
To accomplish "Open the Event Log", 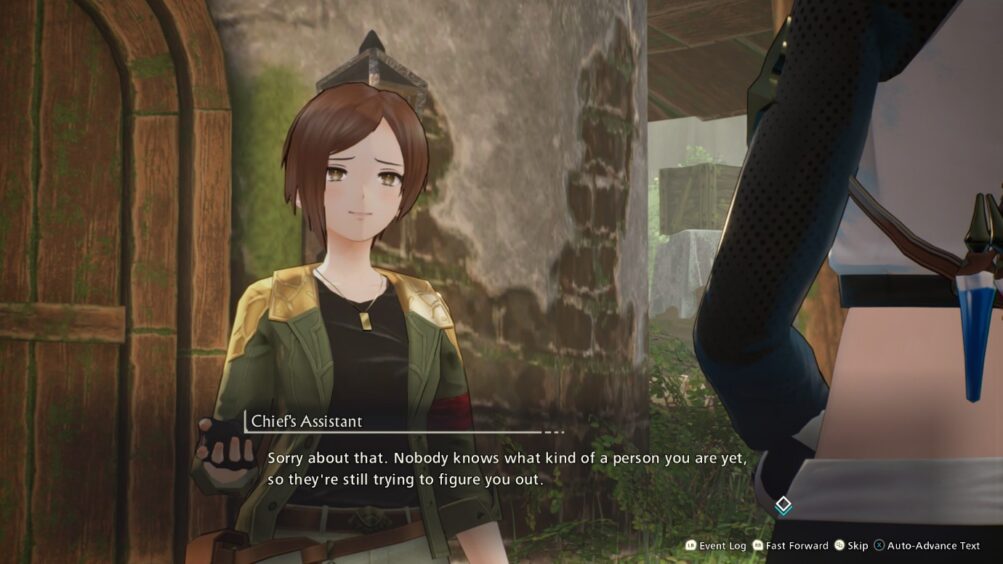I will tap(716, 545).
